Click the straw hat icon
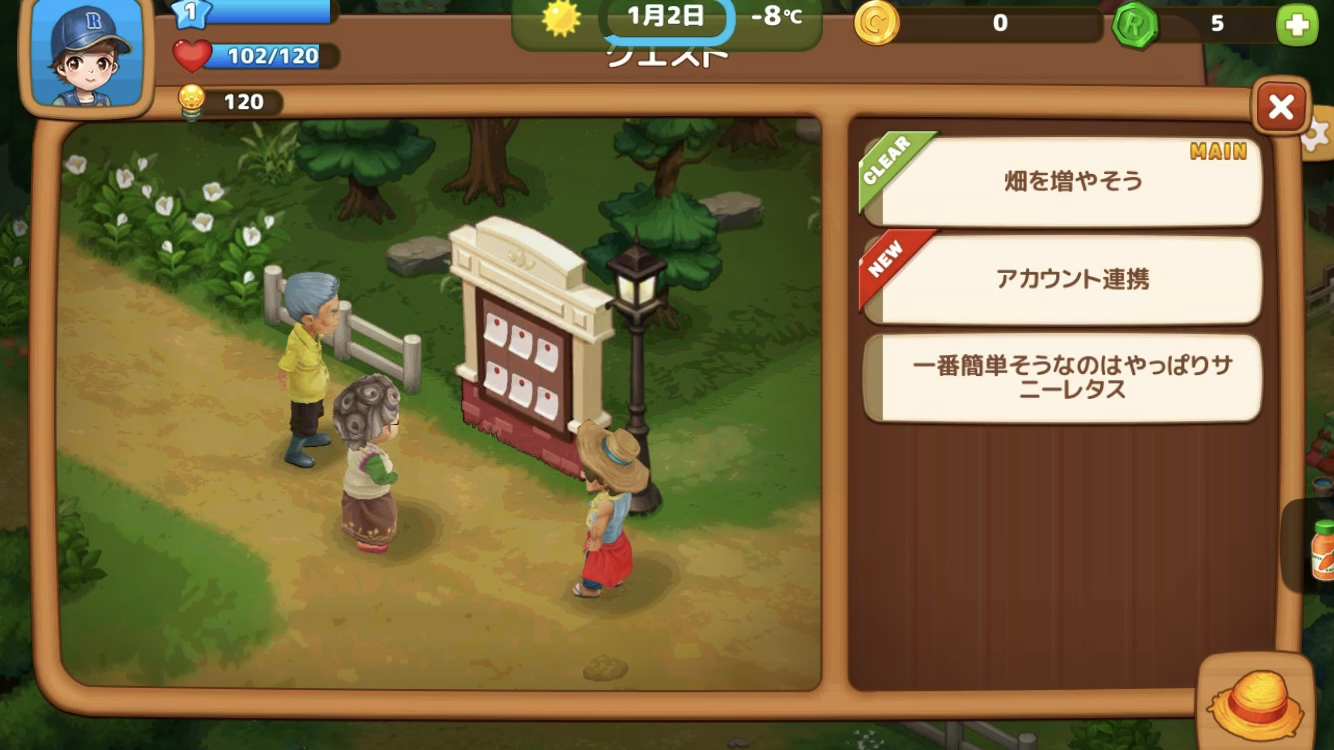The height and width of the screenshot is (750, 1334). pyautogui.click(x=1256, y=702)
